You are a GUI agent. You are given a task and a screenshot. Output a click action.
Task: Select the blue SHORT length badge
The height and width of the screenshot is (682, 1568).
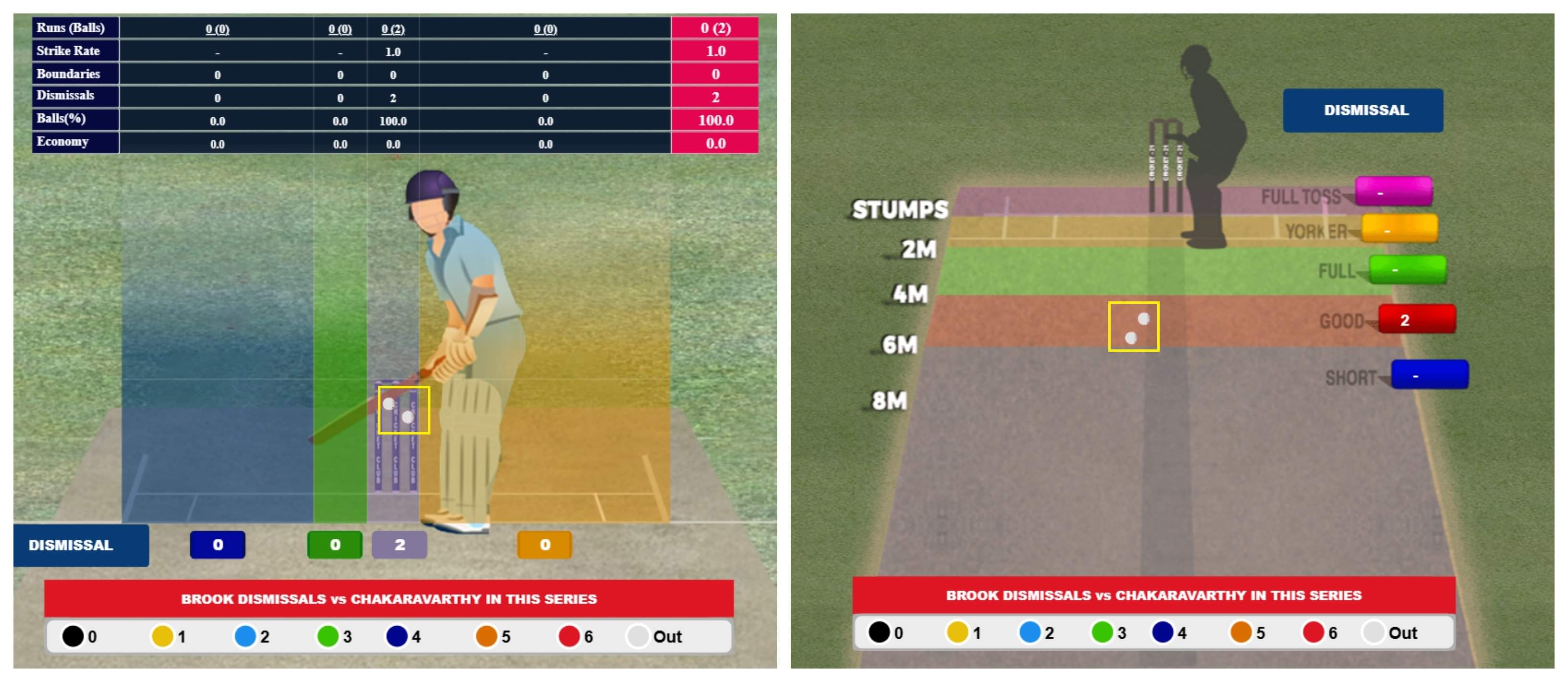[x=1429, y=375]
